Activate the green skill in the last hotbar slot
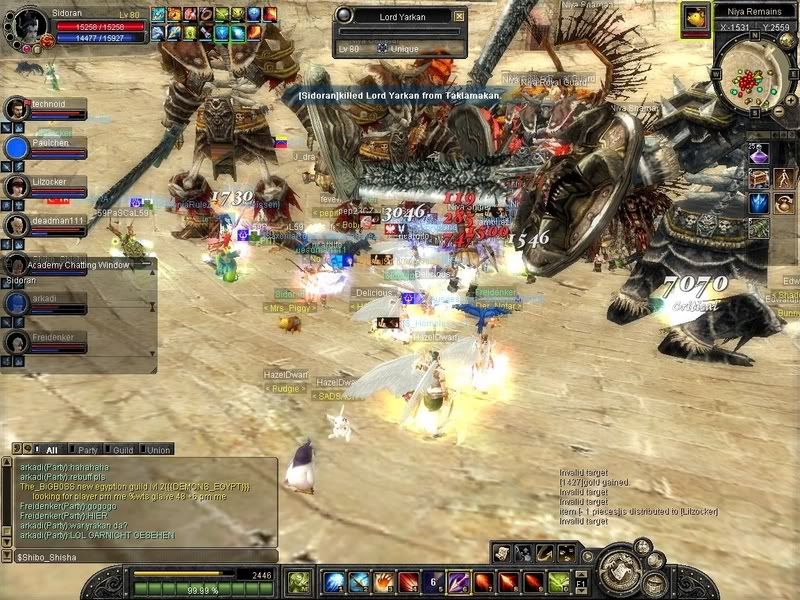The width and height of the screenshot is (800, 600). (558, 582)
